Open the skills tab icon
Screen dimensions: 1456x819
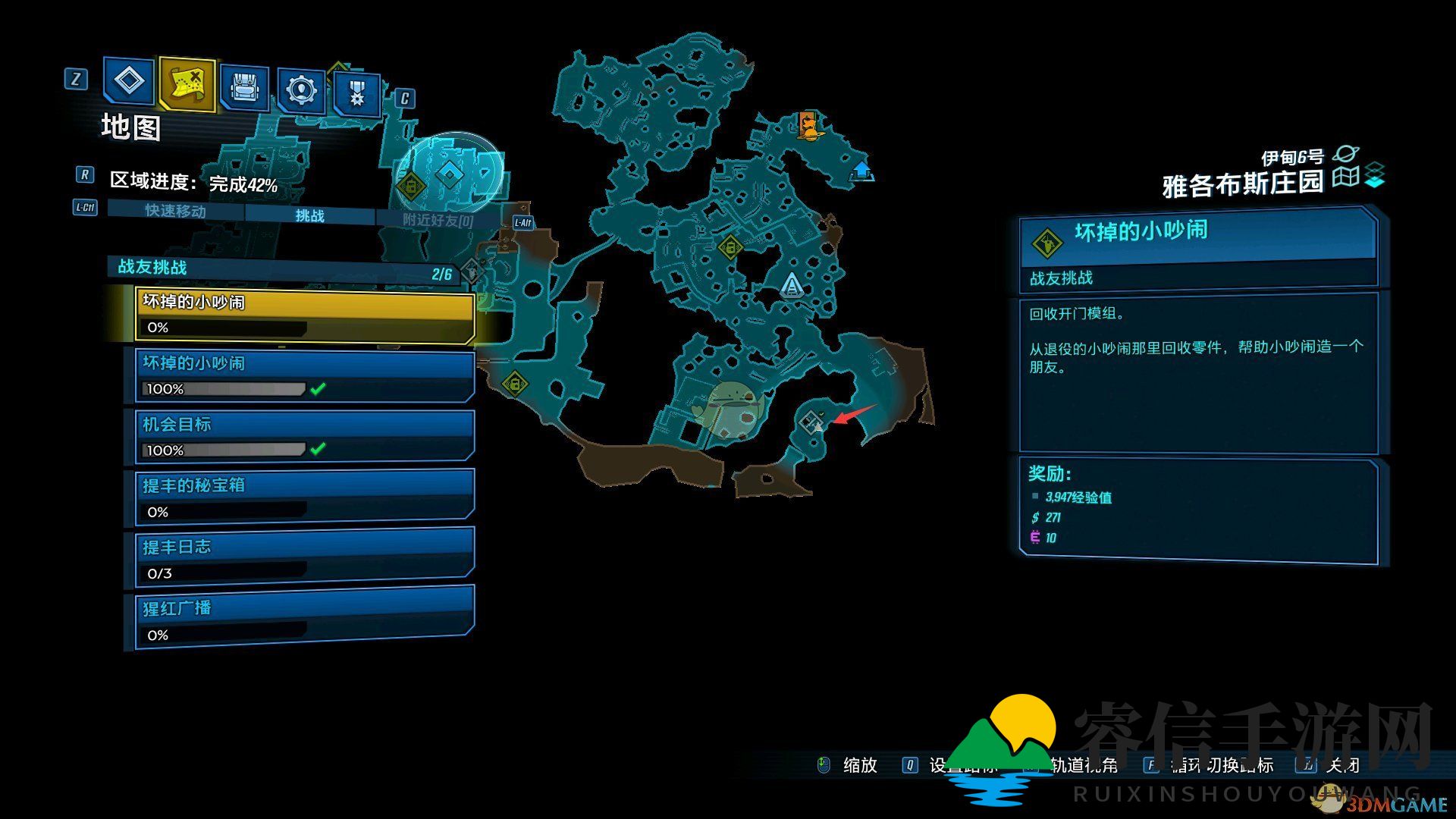301,89
